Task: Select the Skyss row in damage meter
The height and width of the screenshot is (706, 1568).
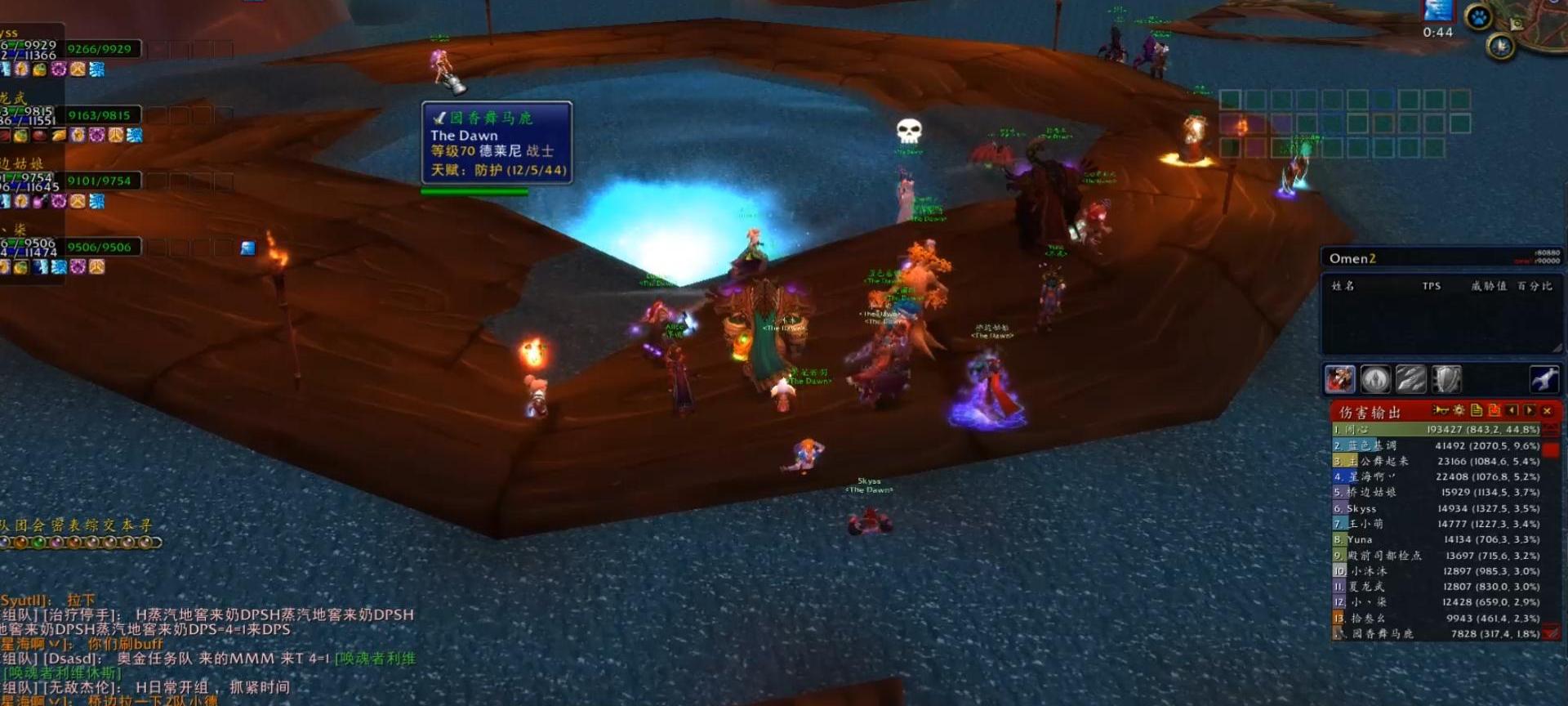Action: [x=1437, y=508]
